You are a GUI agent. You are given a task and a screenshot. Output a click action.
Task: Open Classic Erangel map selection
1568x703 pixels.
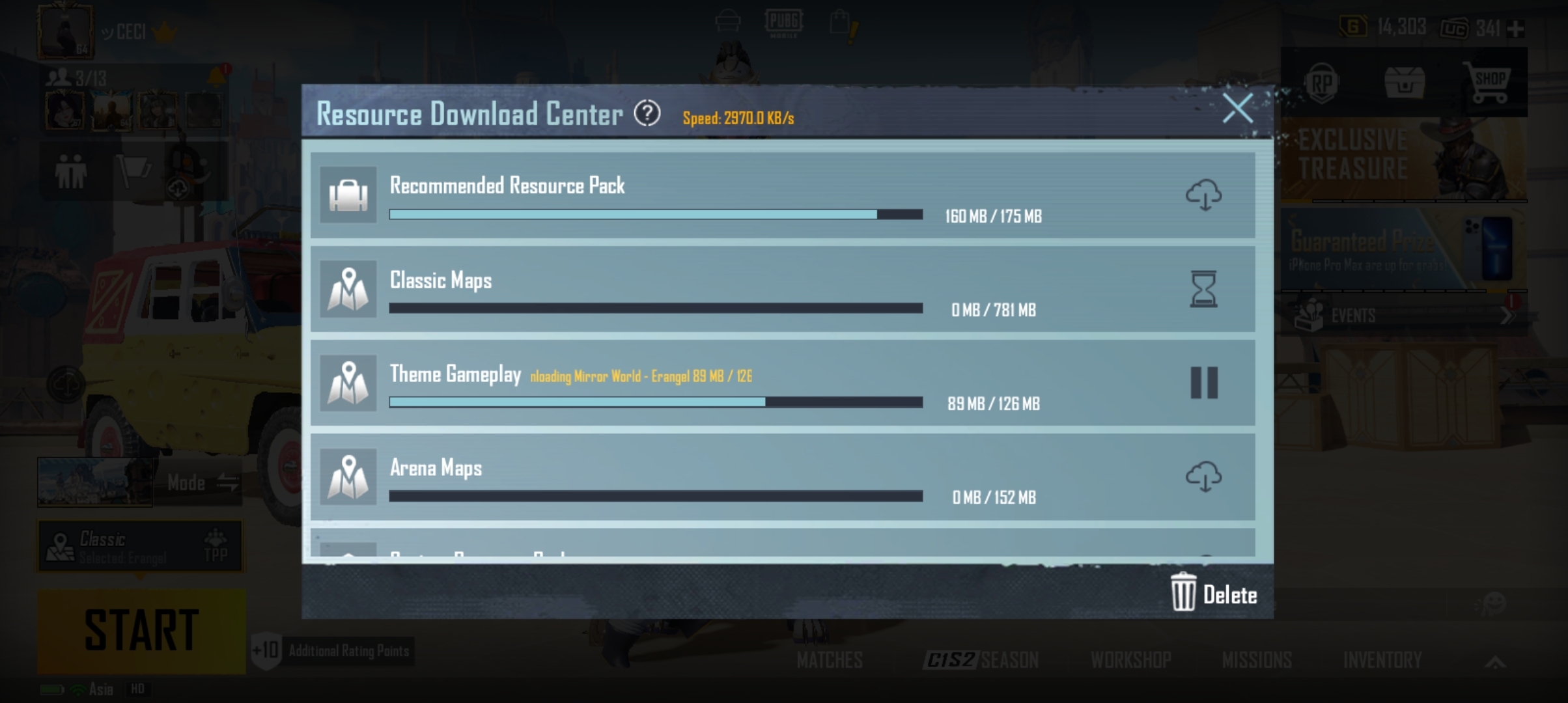click(x=117, y=545)
